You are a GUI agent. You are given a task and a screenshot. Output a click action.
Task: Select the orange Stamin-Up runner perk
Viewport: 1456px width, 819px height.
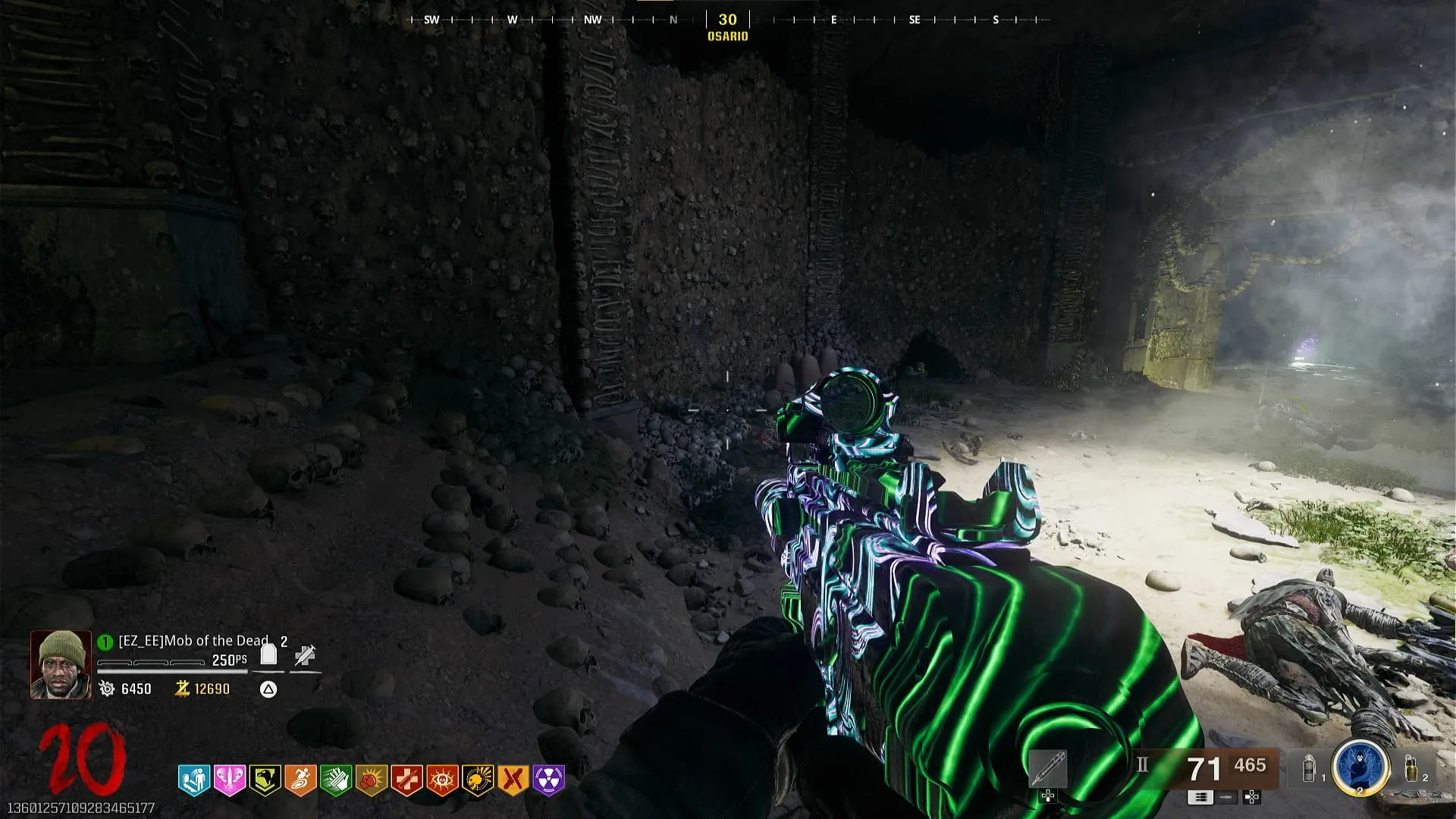click(300, 780)
